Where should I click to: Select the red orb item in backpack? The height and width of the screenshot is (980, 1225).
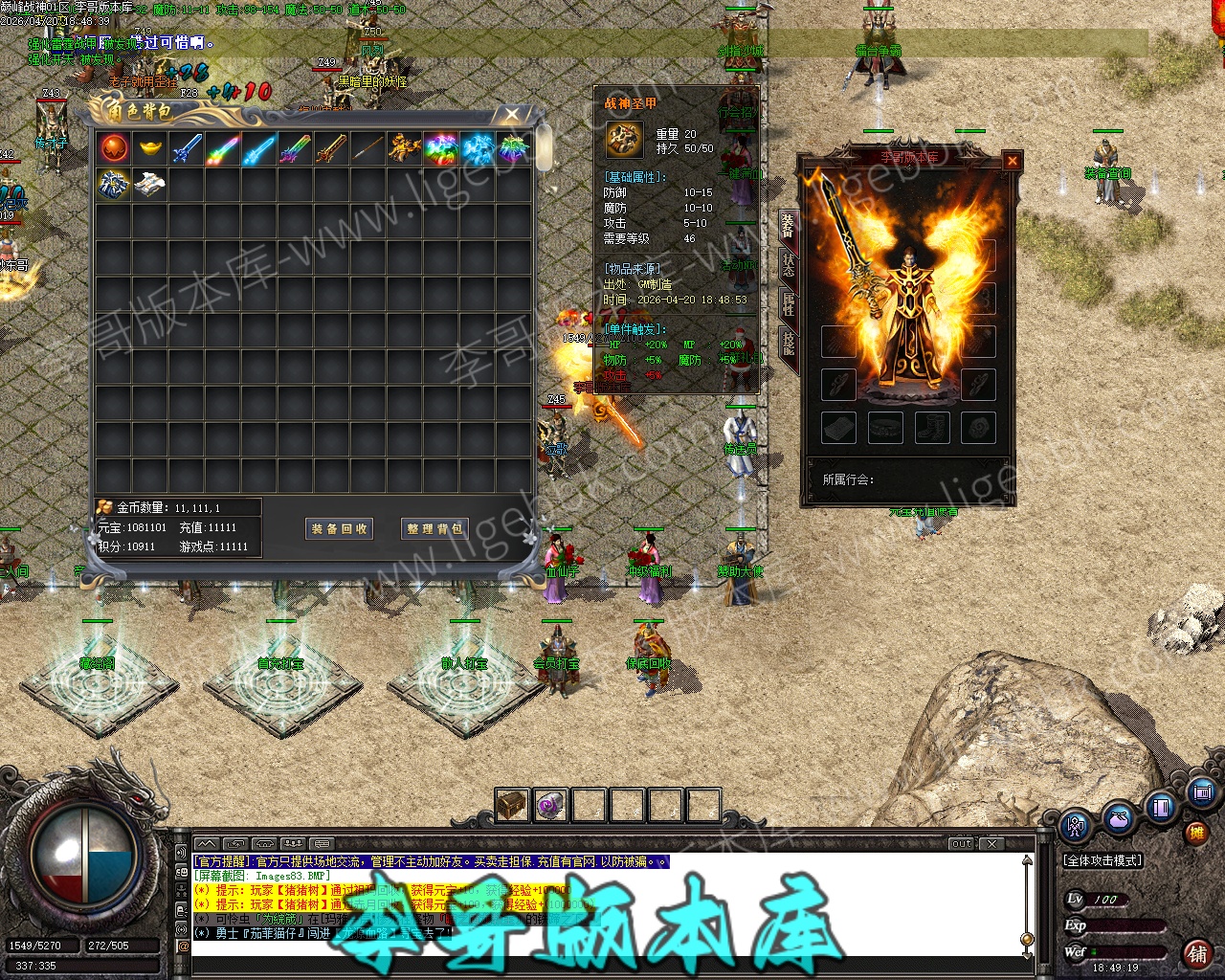[114, 148]
